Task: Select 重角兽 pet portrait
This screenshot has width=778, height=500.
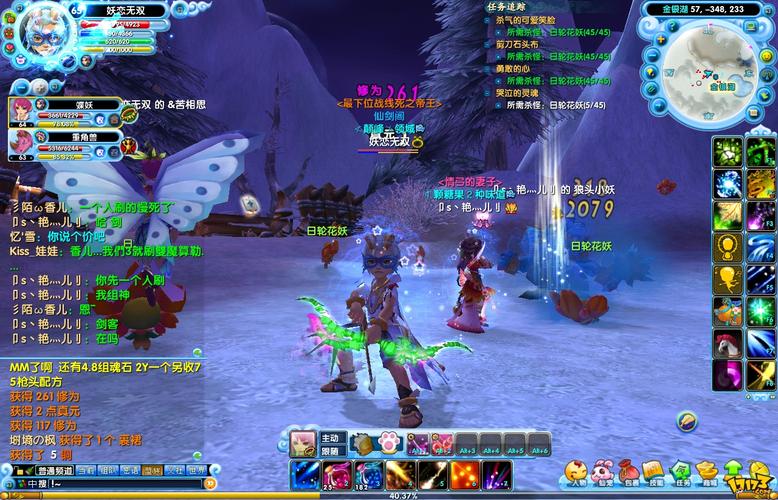Action: [x=22, y=144]
